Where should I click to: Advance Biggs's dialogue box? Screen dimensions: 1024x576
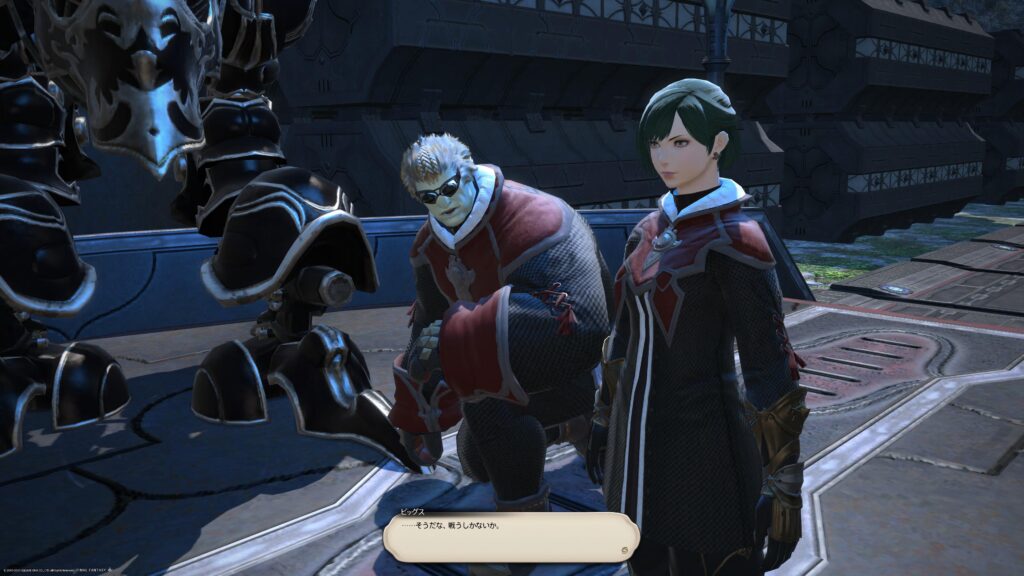point(510,535)
